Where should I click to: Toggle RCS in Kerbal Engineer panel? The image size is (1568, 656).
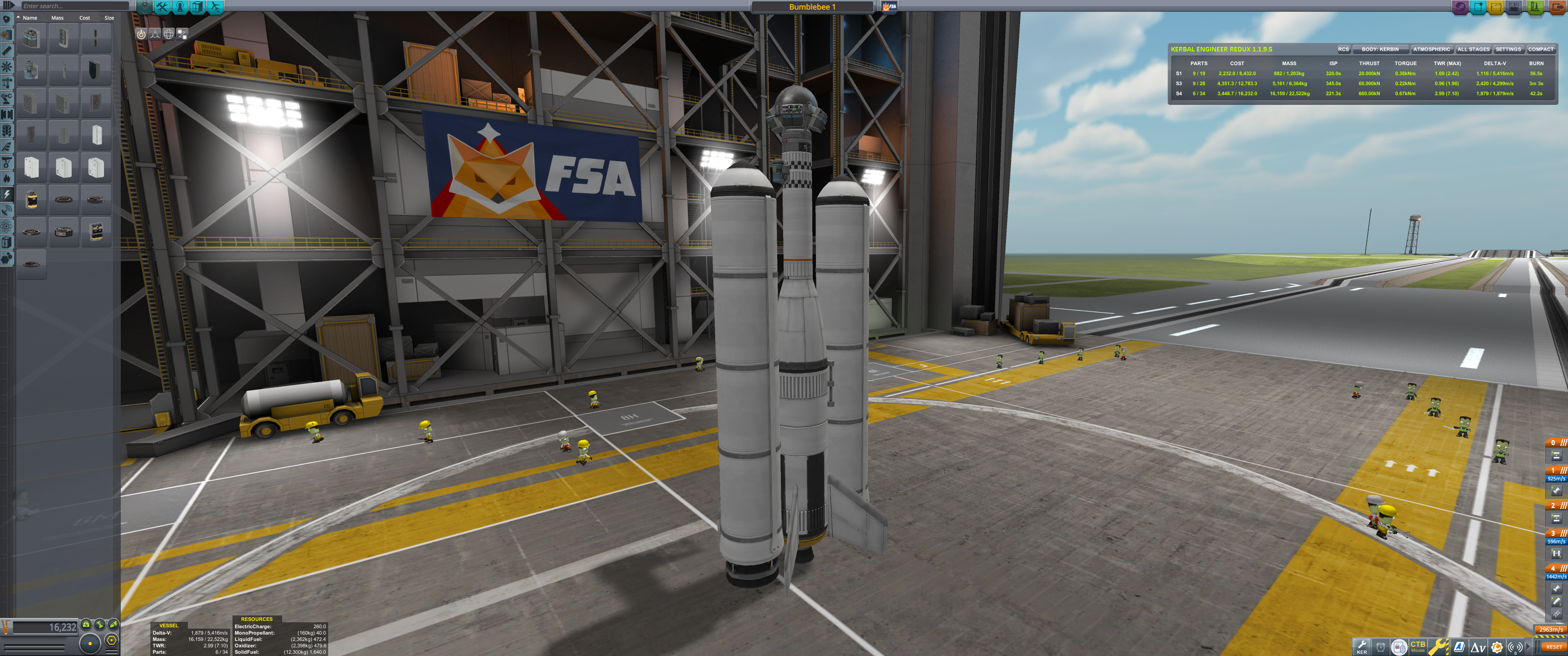pyautogui.click(x=1343, y=49)
